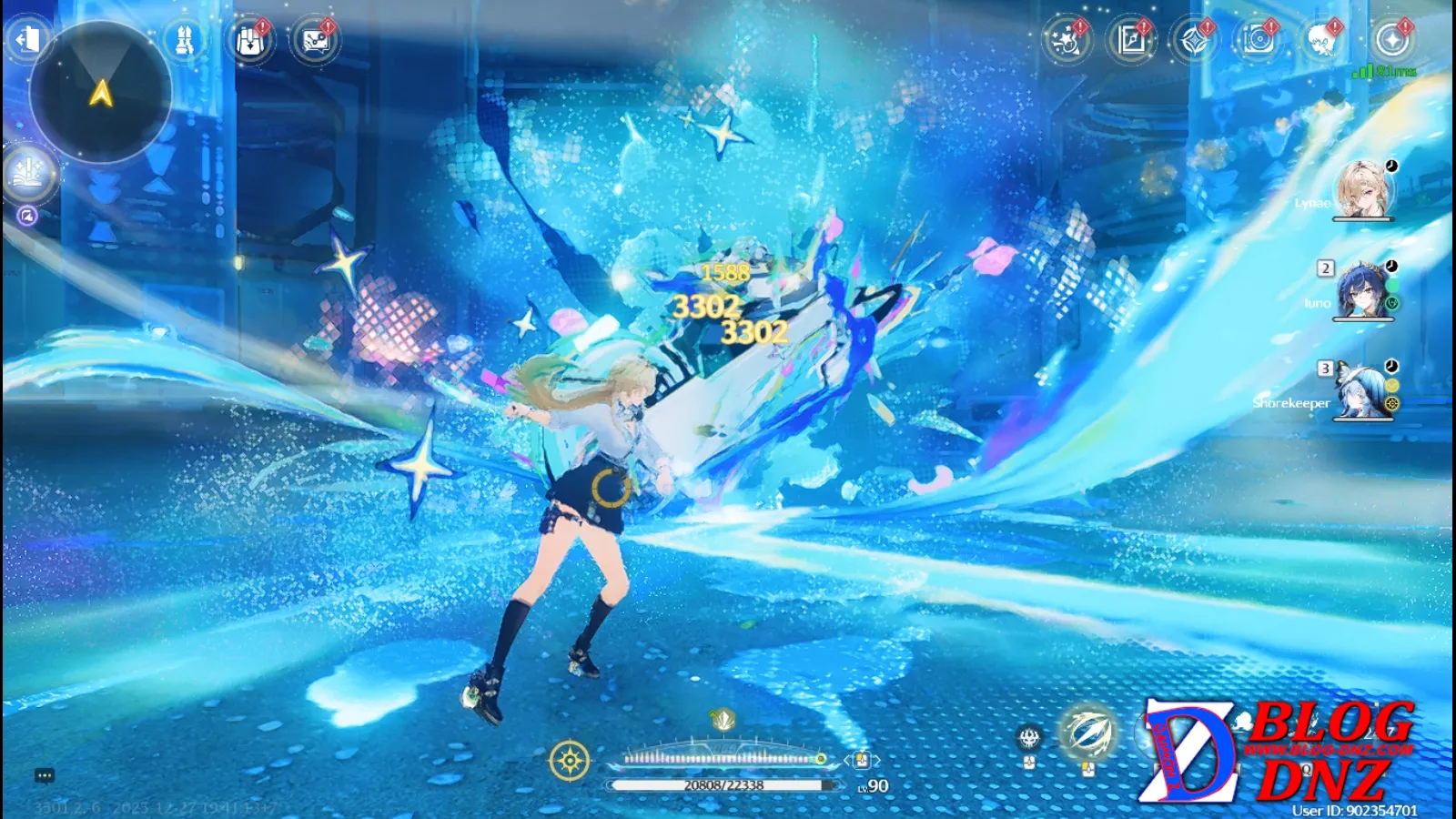Open the backpack inventory

coord(249,41)
